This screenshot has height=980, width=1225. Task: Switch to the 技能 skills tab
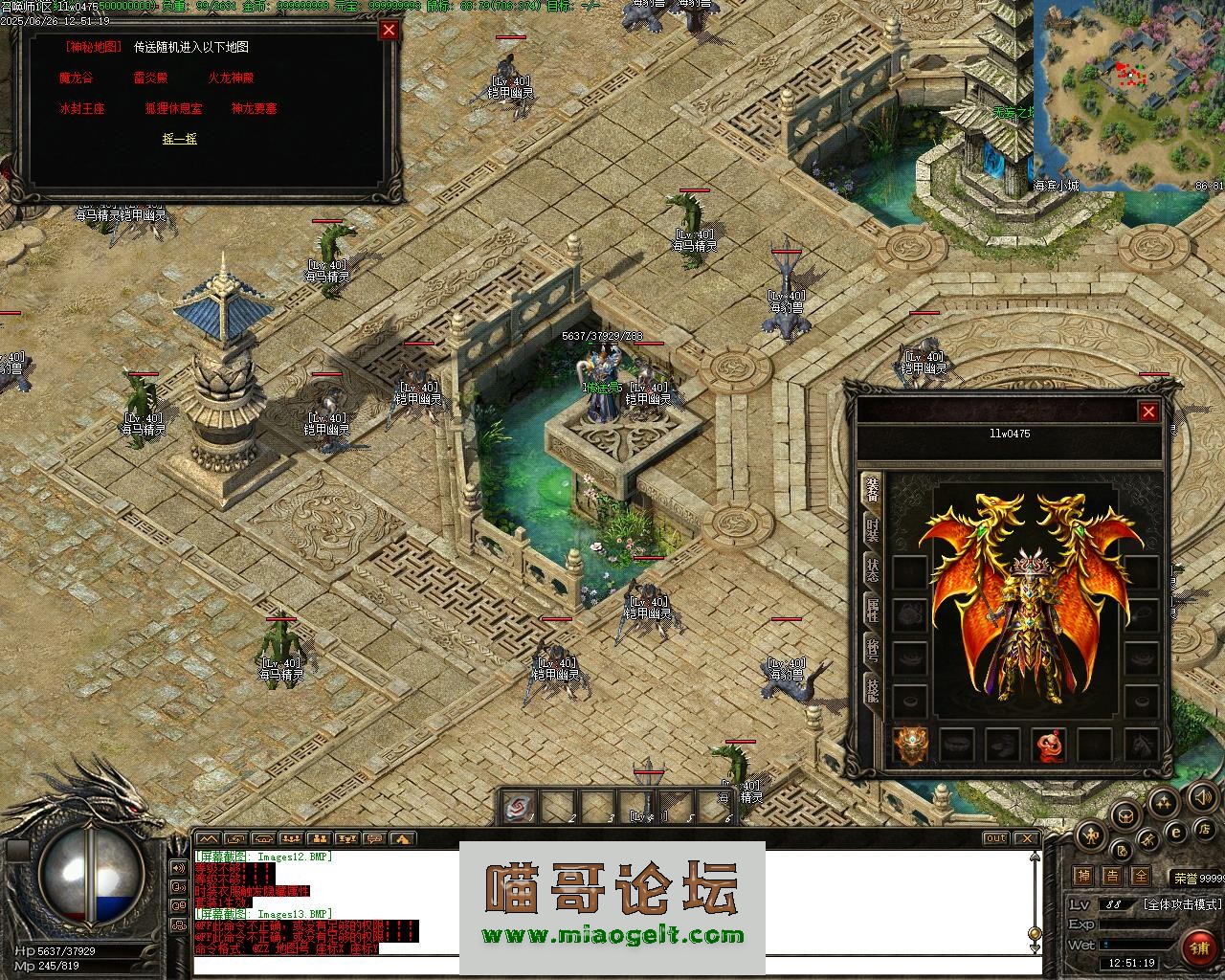[x=873, y=687]
